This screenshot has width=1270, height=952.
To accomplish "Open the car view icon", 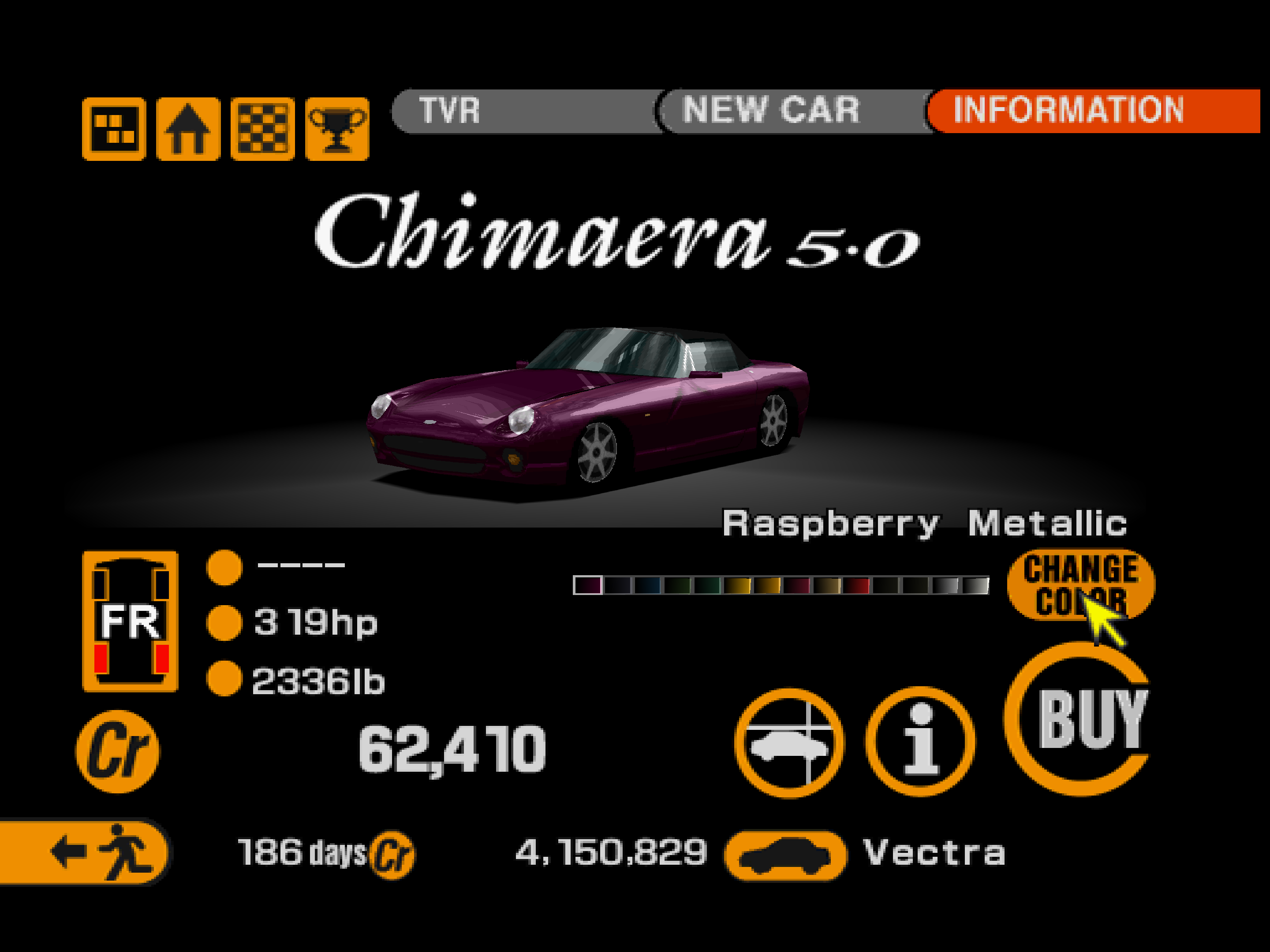I will click(x=789, y=743).
